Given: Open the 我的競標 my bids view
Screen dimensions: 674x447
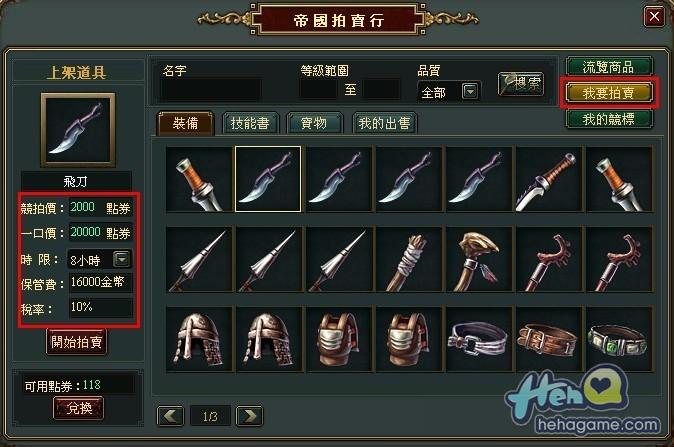Looking at the screenshot, I should 609,119.
